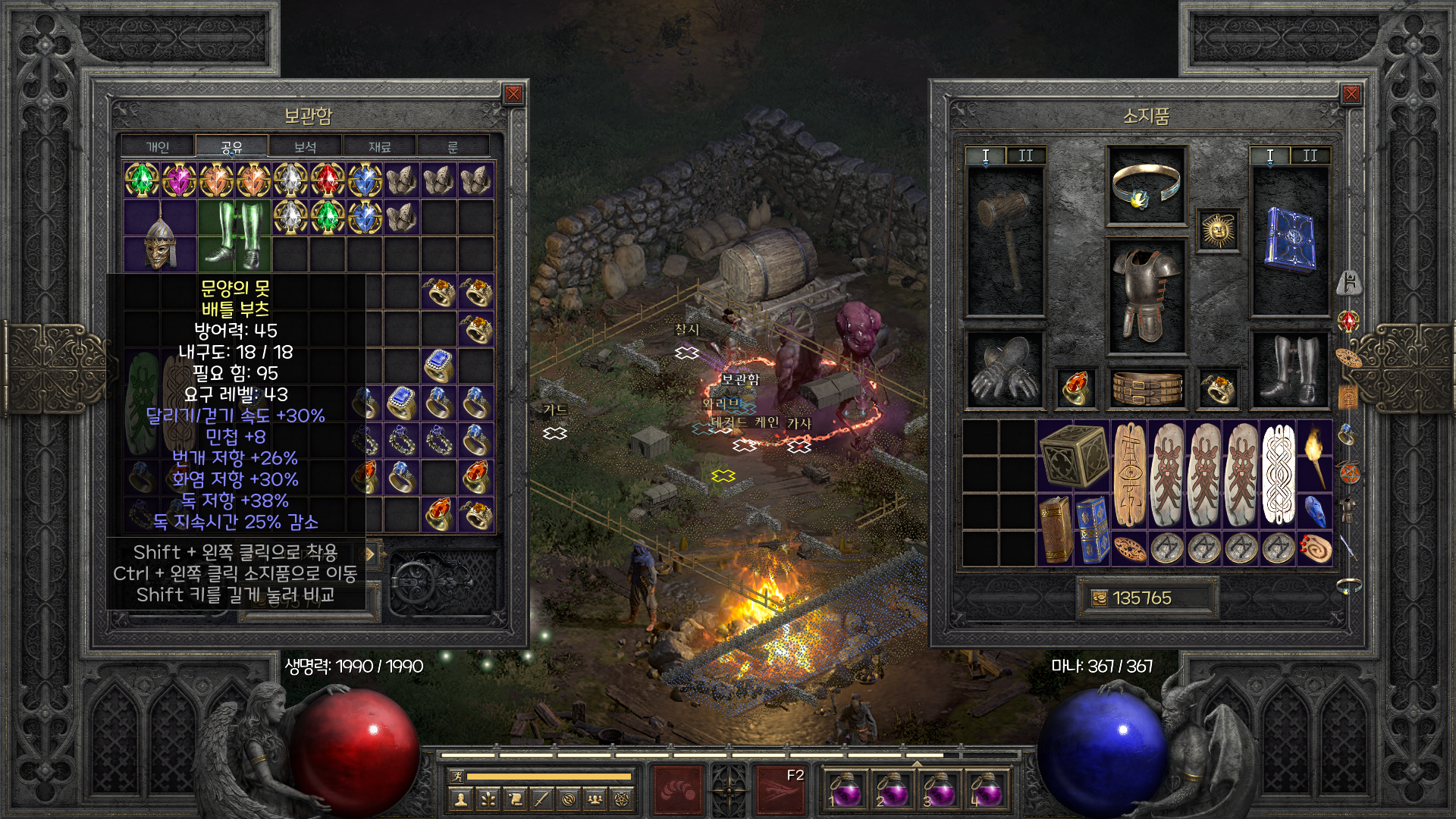The width and height of the screenshot is (1456, 819).
Task: Click the gold amount button
Action: pos(1145,598)
